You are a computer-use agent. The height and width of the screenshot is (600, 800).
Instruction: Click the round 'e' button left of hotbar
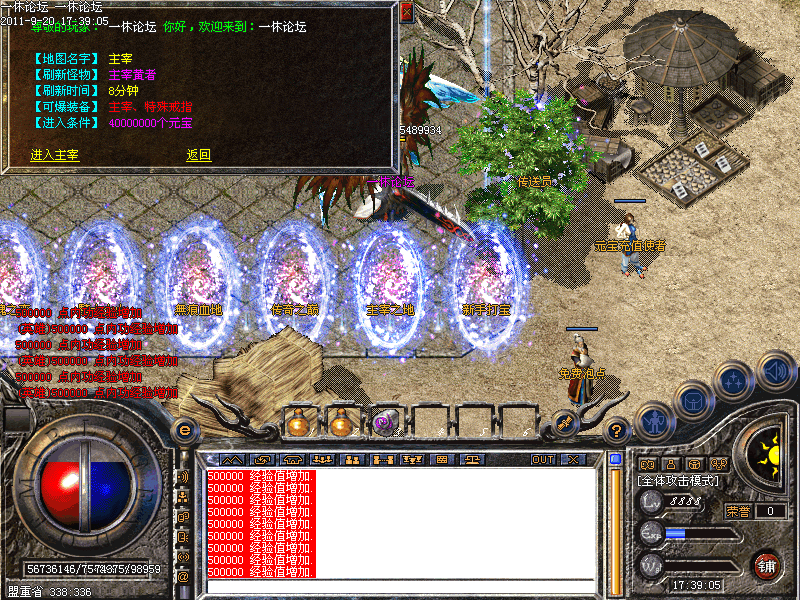(x=184, y=430)
